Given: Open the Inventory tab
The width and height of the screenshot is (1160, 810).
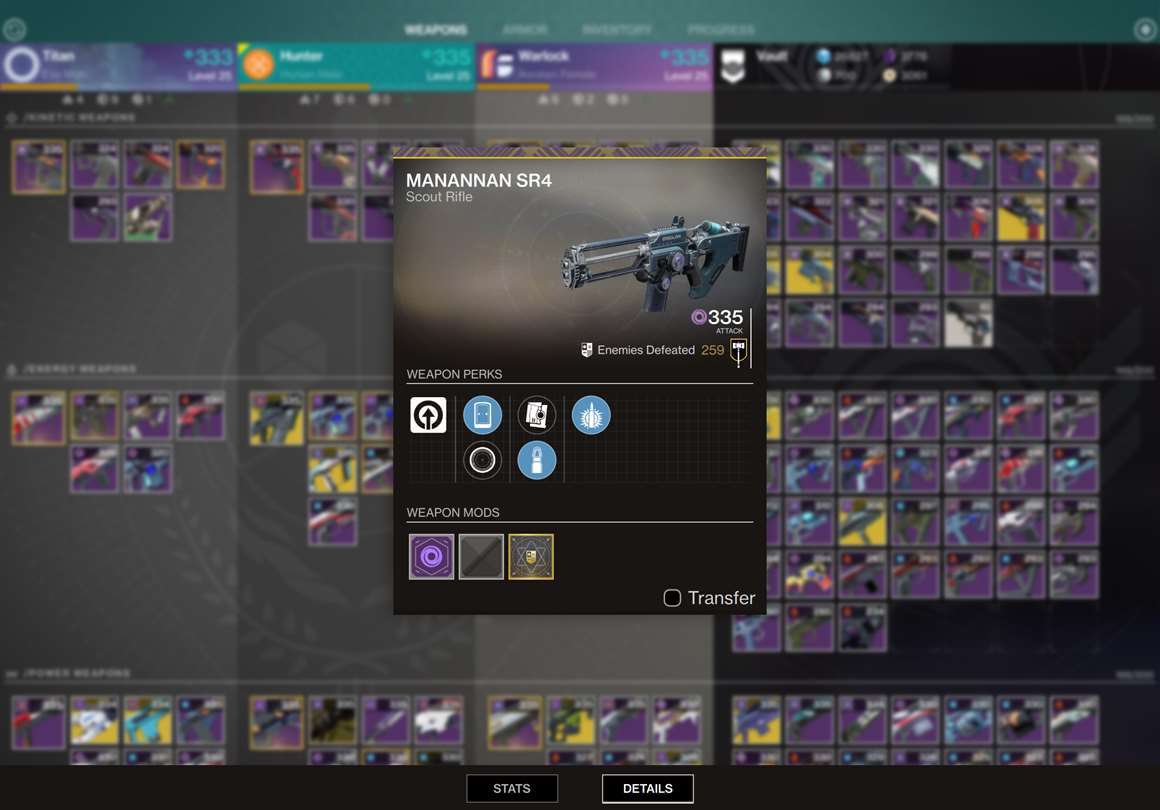Looking at the screenshot, I should [616, 30].
